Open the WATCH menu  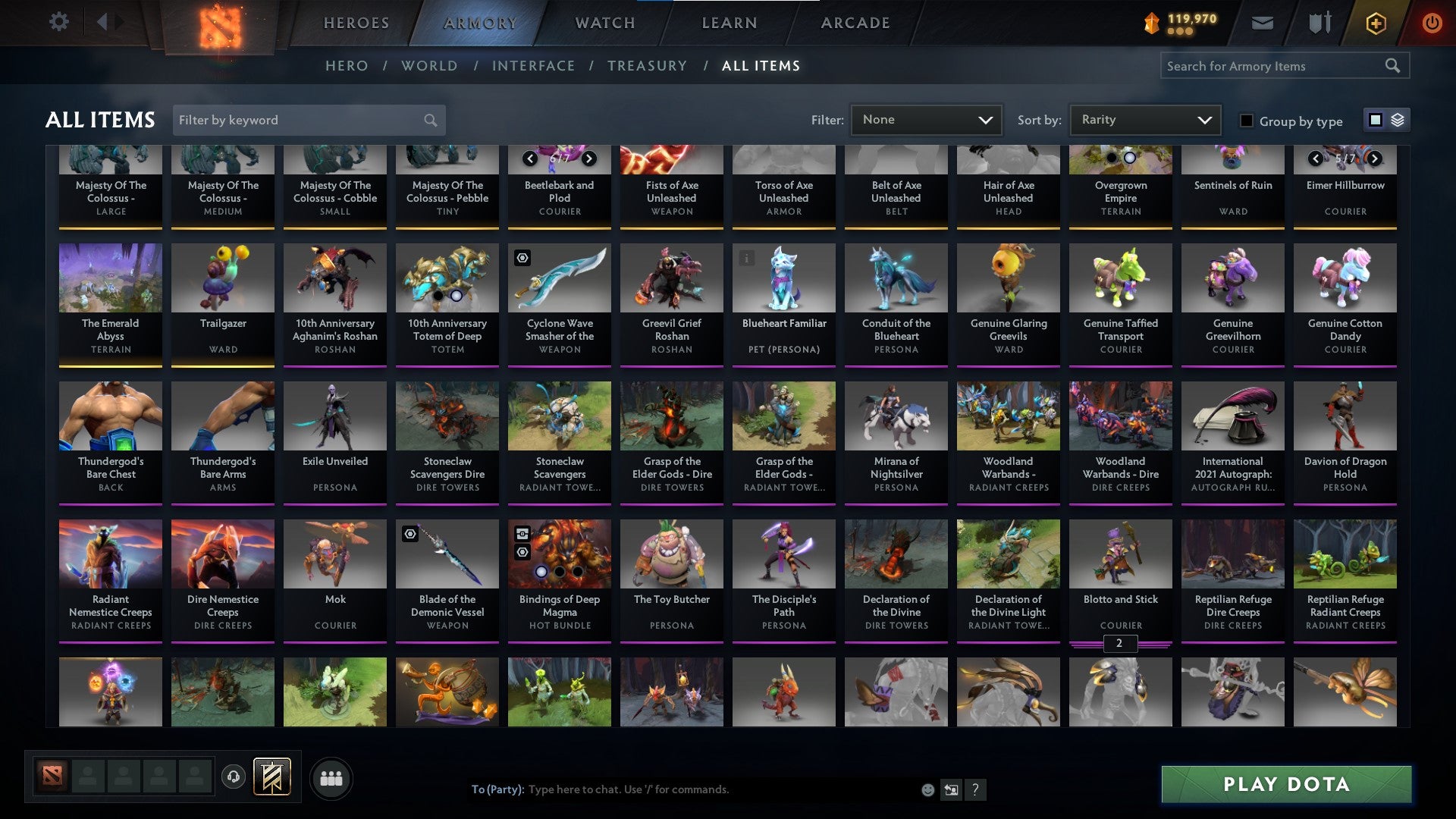point(605,23)
